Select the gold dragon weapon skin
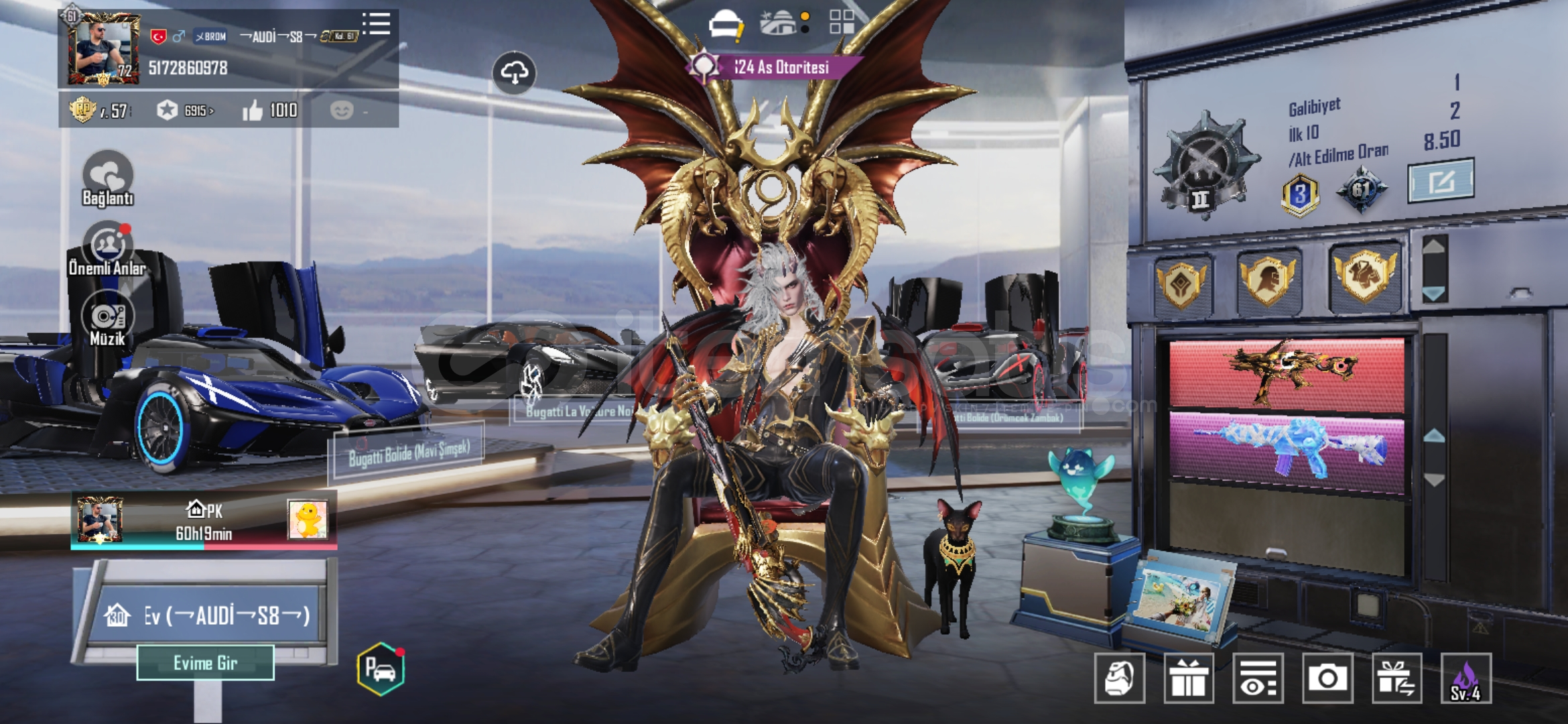Screen dimensions: 1568x724 pos(1287,373)
